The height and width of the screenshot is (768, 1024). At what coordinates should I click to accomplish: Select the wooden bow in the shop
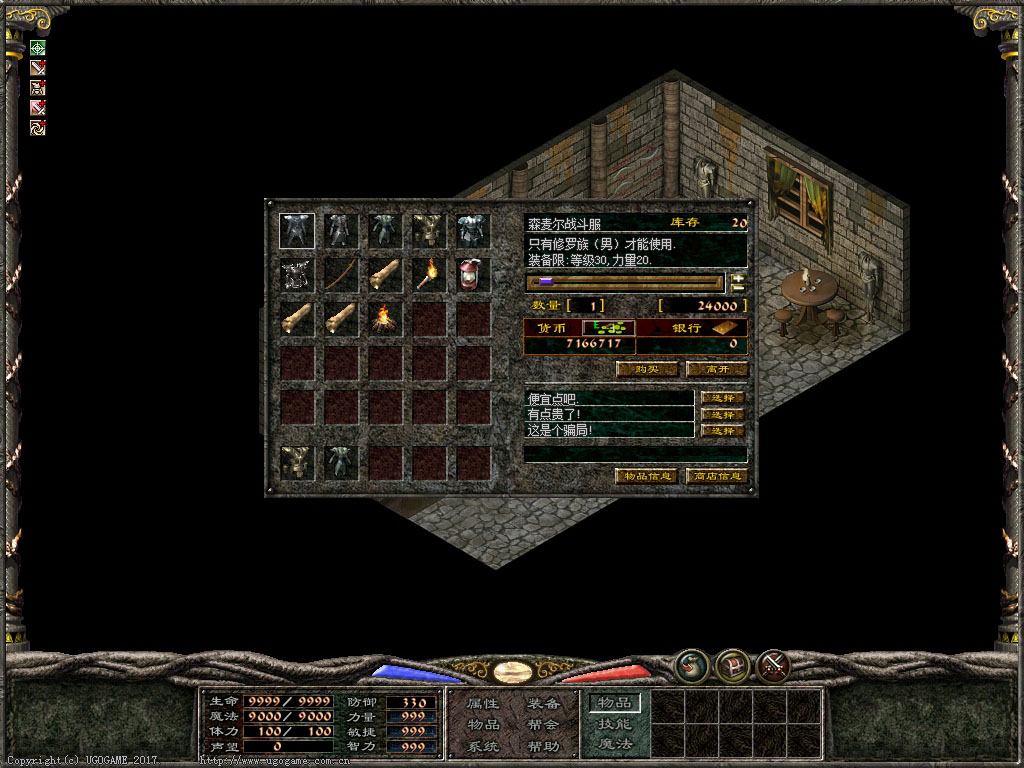[x=341, y=275]
